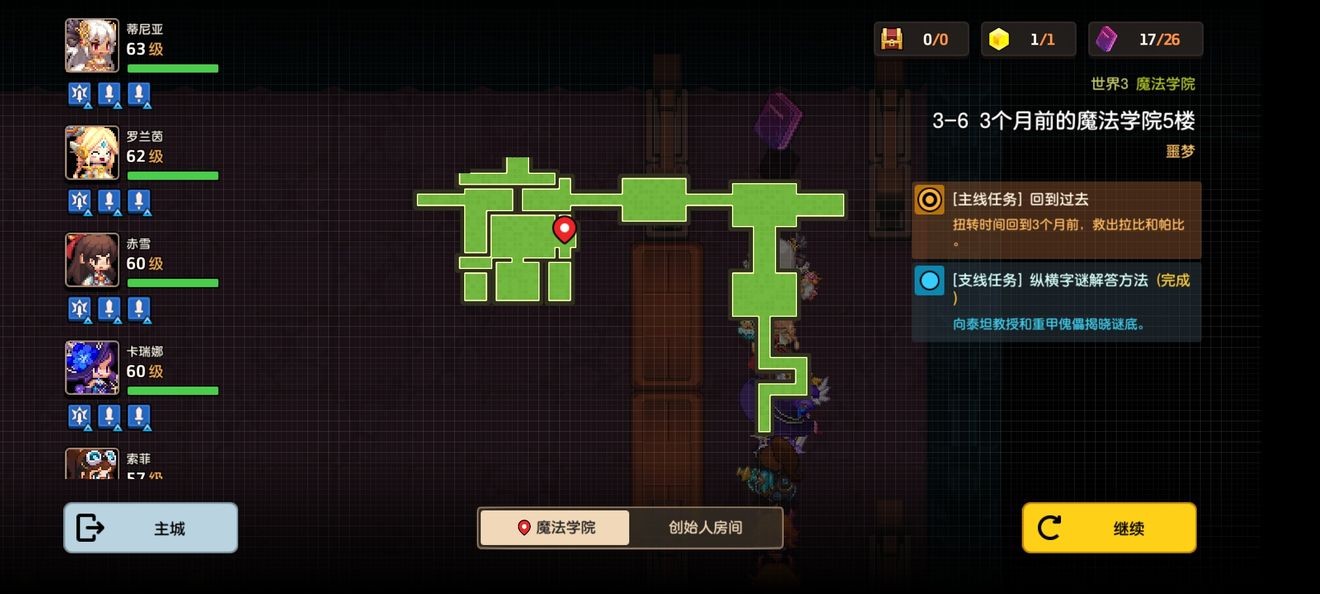Click the red location pin on the map
Image resolution: width=1320 pixels, height=594 pixels.
click(x=565, y=229)
